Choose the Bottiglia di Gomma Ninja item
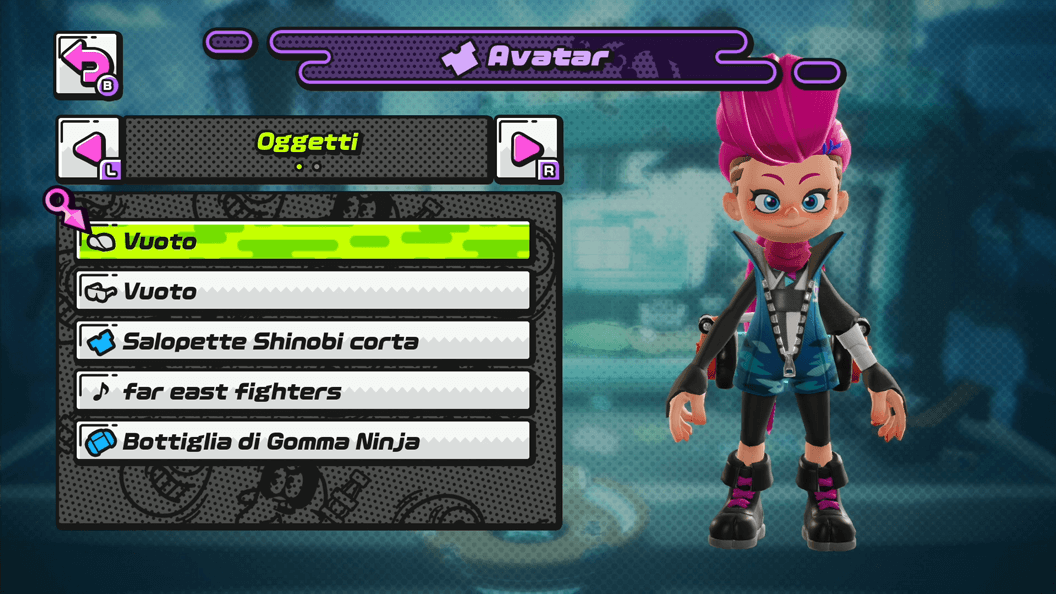 [304, 441]
